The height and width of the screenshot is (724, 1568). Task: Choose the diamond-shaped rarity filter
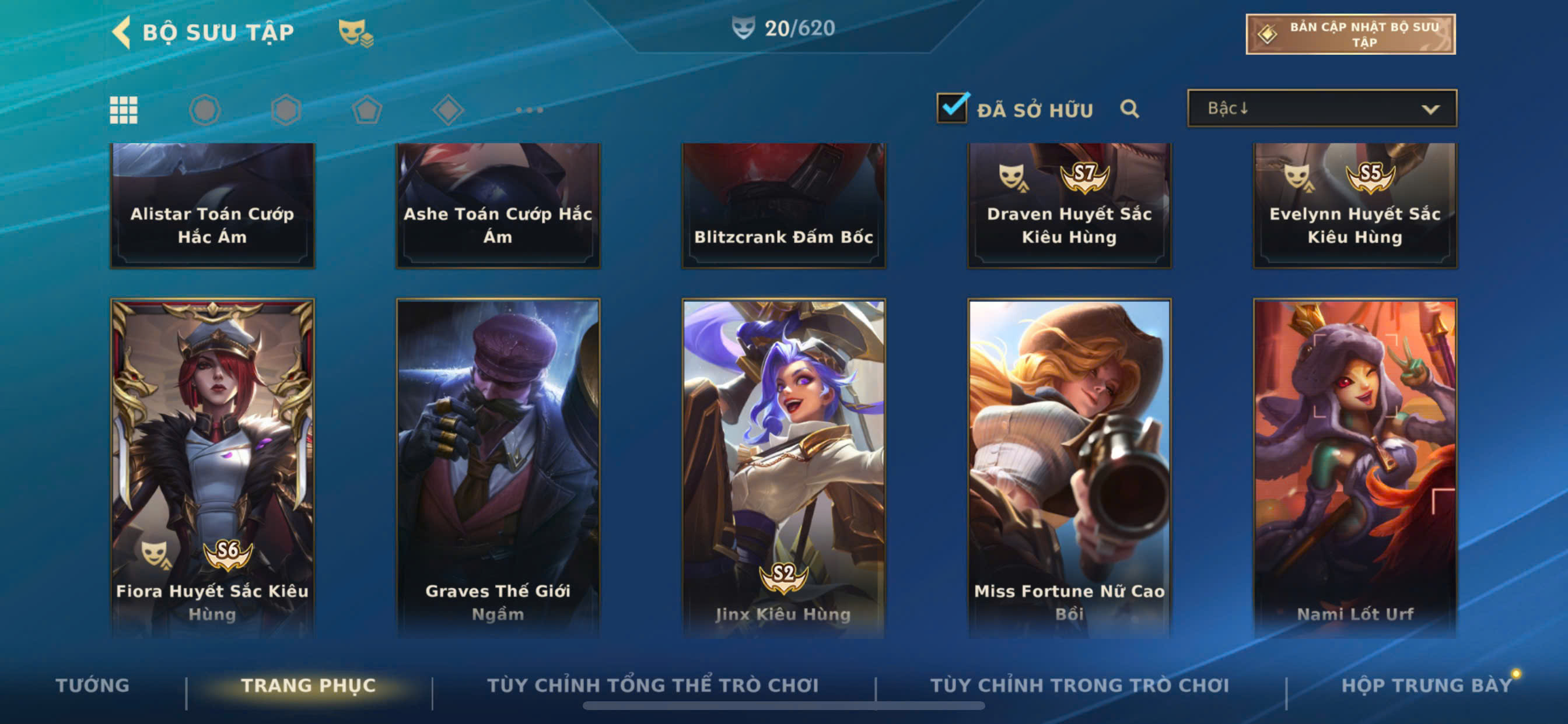448,110
